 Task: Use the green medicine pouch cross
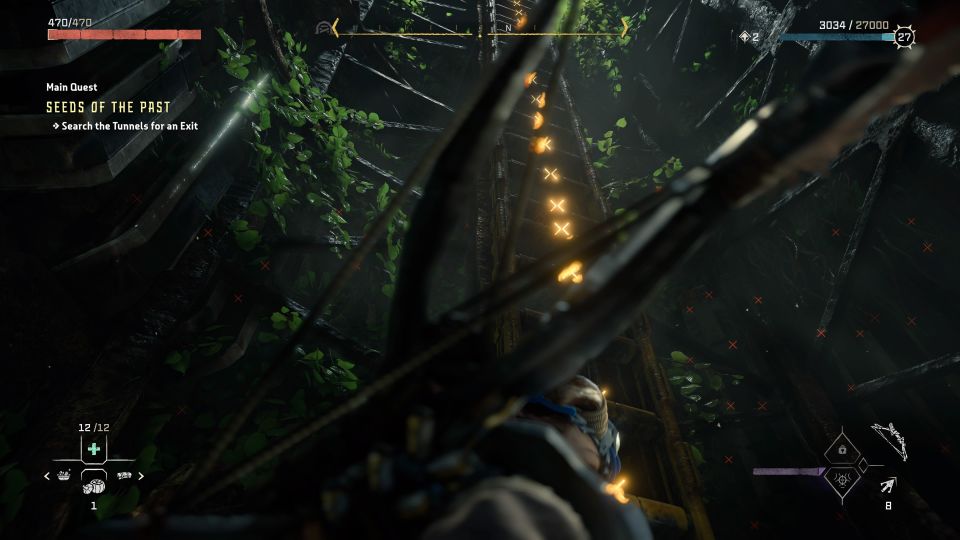coord(94,449)
